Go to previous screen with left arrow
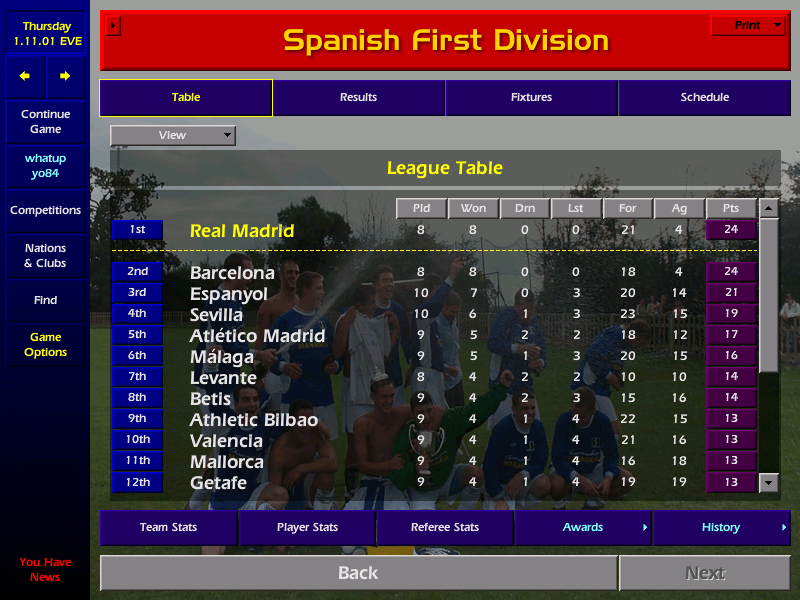Image resolution: width=800 pixels, height=600 pixels. (25, 76)
